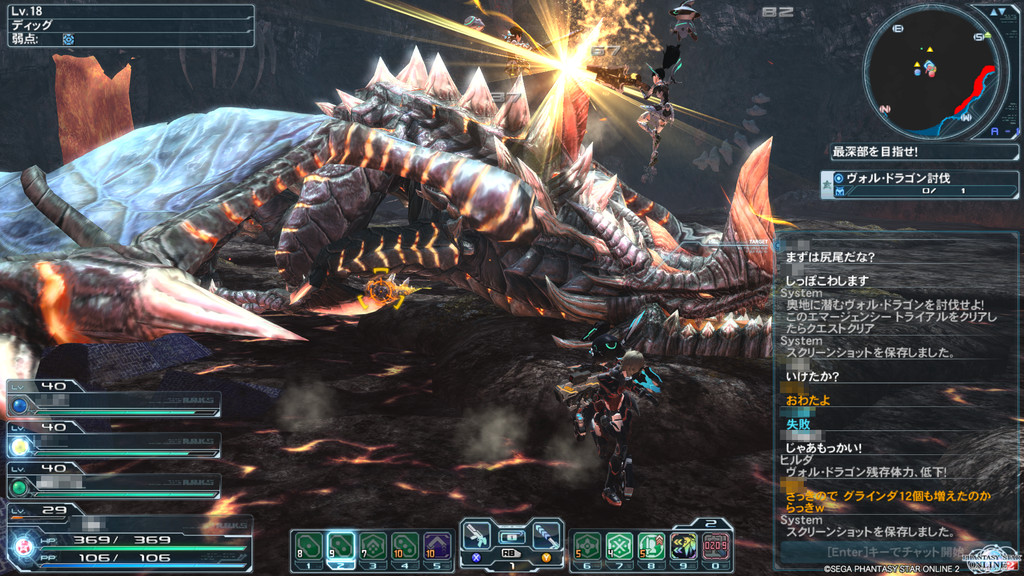Open the circular minimap
The height and width of the screenshot is (576, 1024).
pos(930,70)
